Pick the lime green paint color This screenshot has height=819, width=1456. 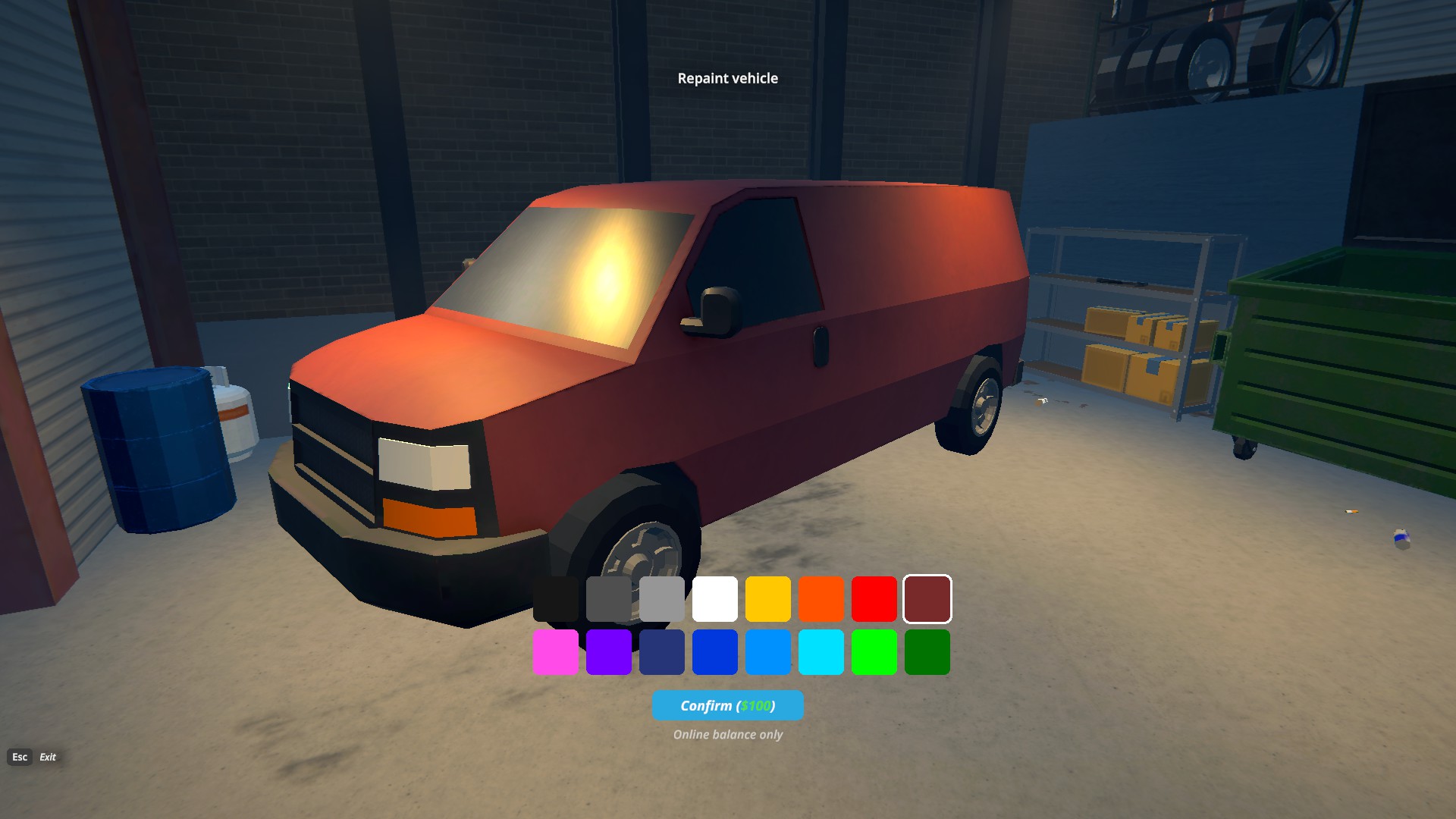(874, 652)
